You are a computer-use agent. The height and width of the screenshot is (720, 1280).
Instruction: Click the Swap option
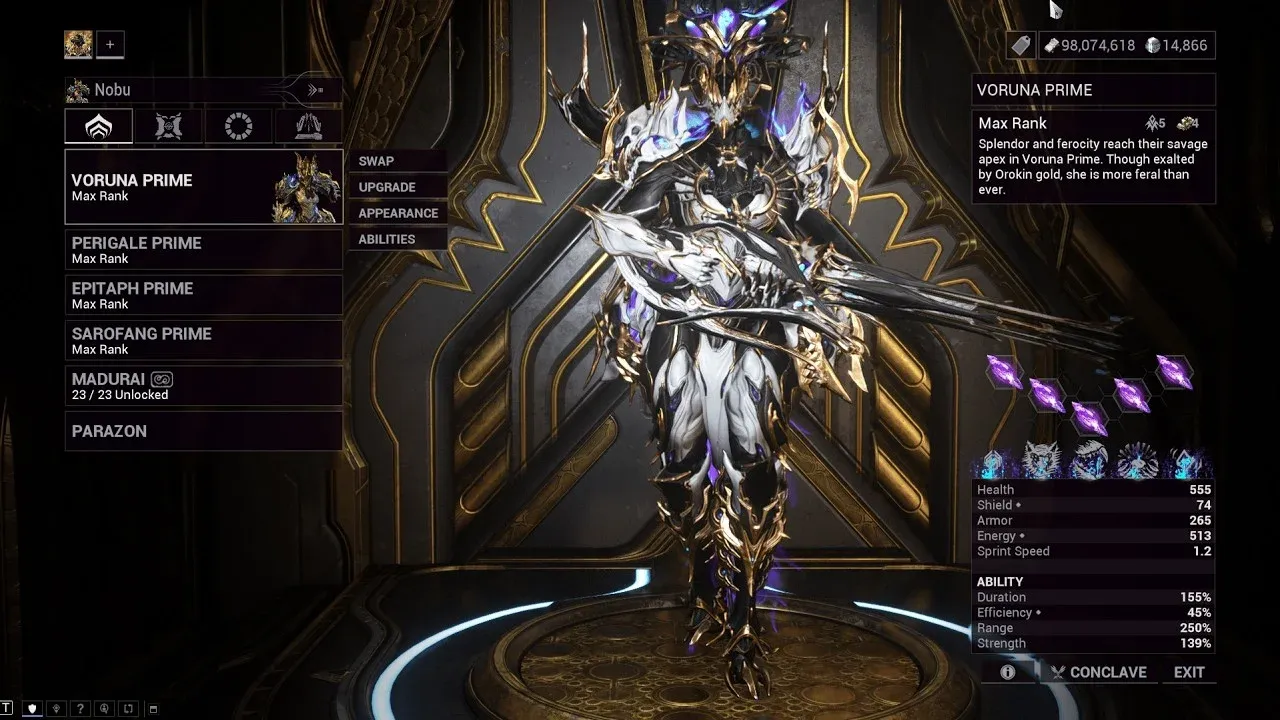tap(377, 161)
